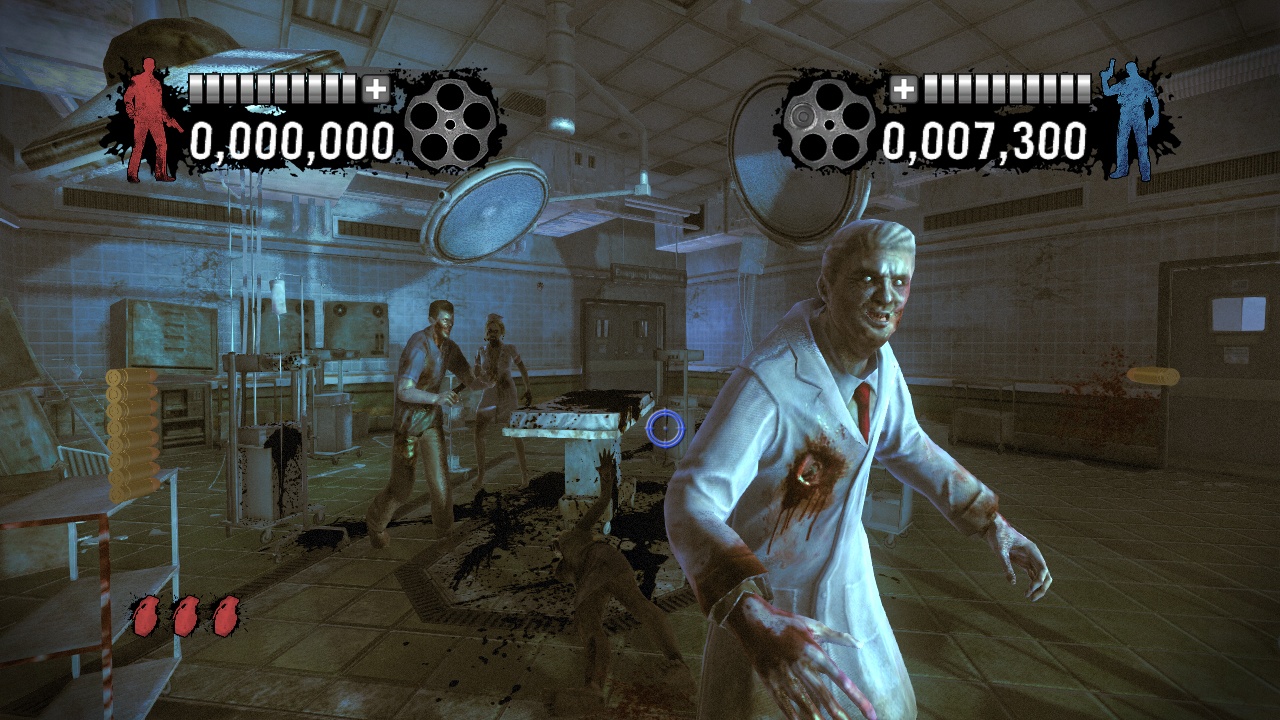The height and width of the screenshot is (720, 1280).
Task: Expand Player 1's score display panel
Action: coord(290,120)
